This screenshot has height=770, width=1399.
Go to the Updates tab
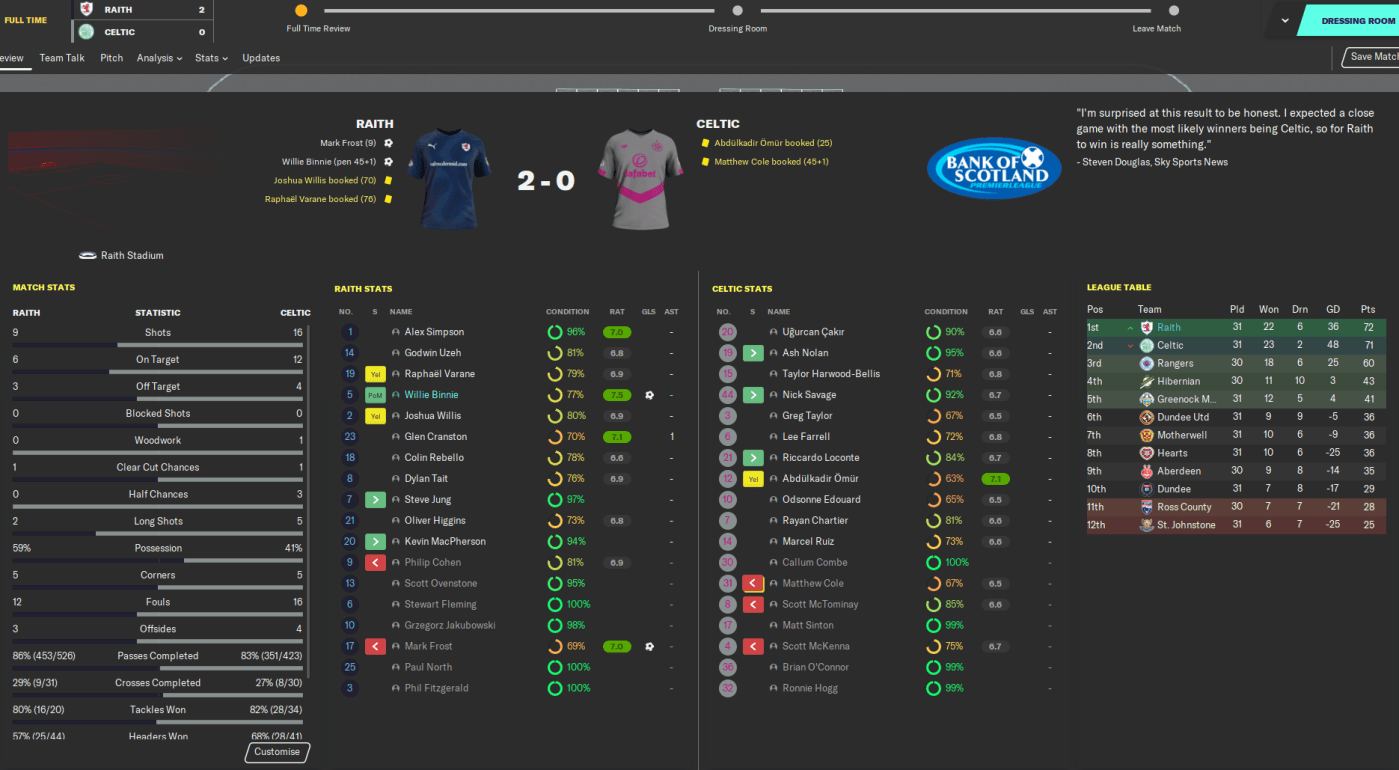coord(261,58)
